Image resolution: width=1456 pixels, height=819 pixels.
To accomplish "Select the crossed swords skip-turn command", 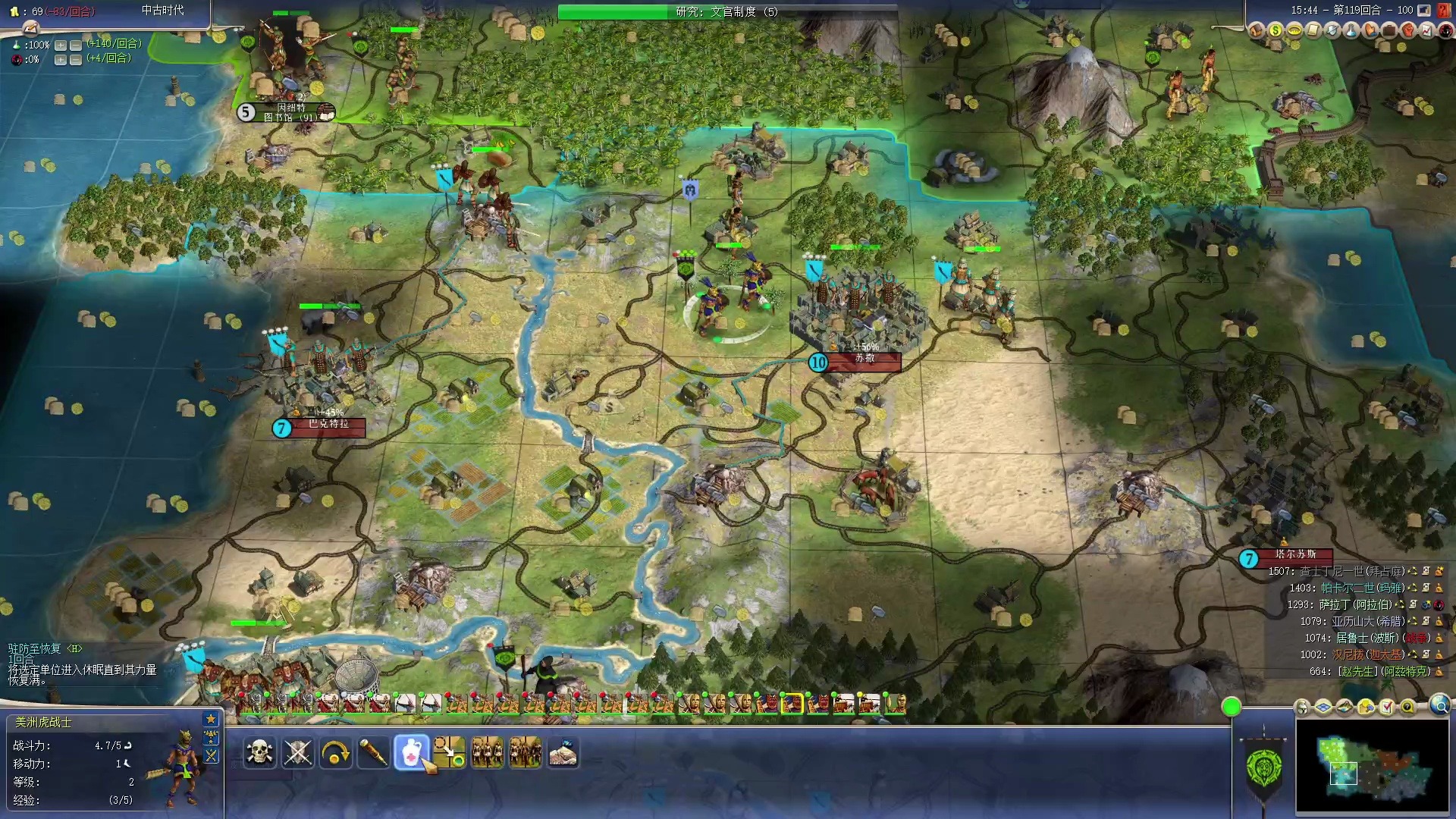I will 297,753.
